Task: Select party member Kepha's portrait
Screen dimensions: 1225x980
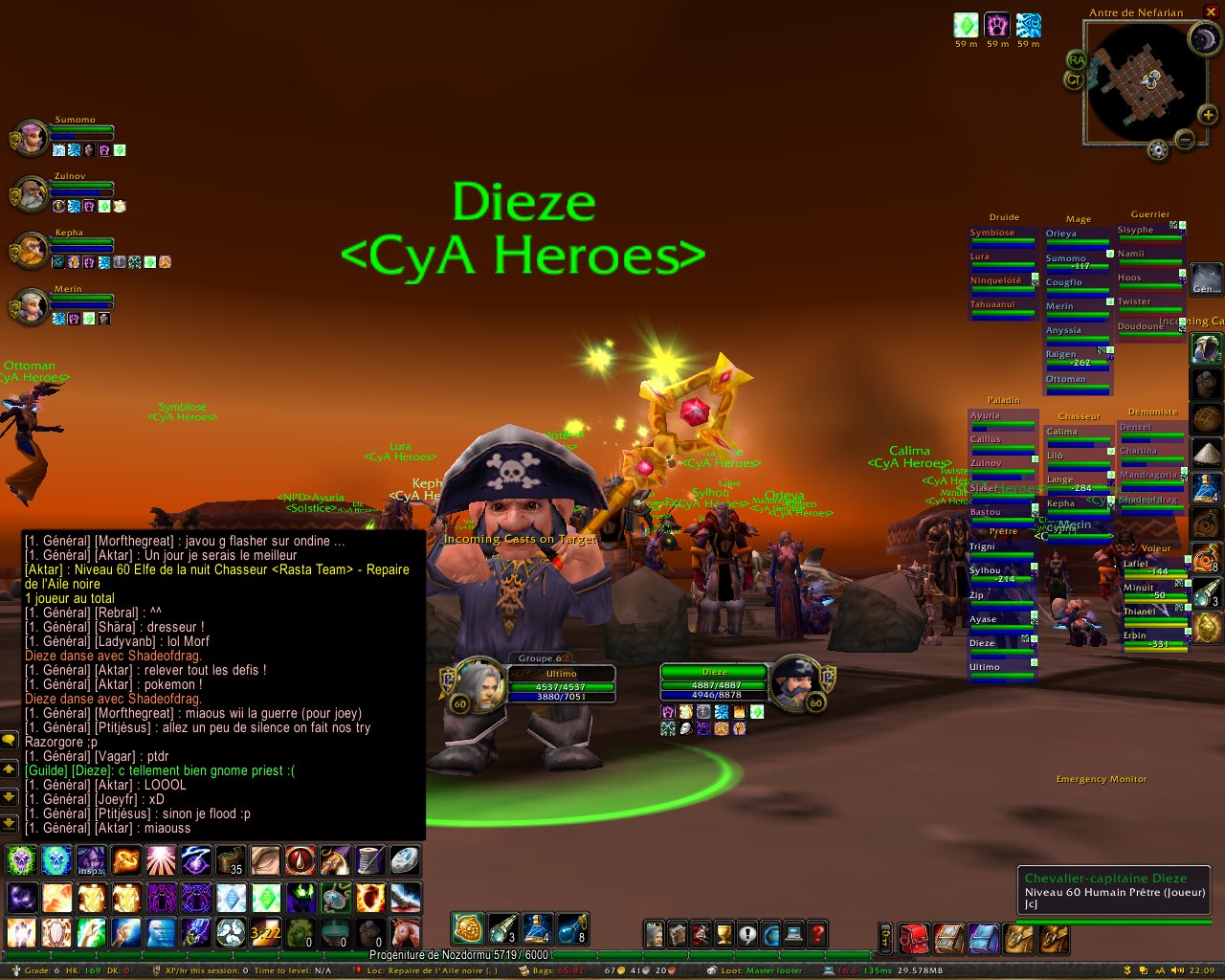Action: (30, 251)
